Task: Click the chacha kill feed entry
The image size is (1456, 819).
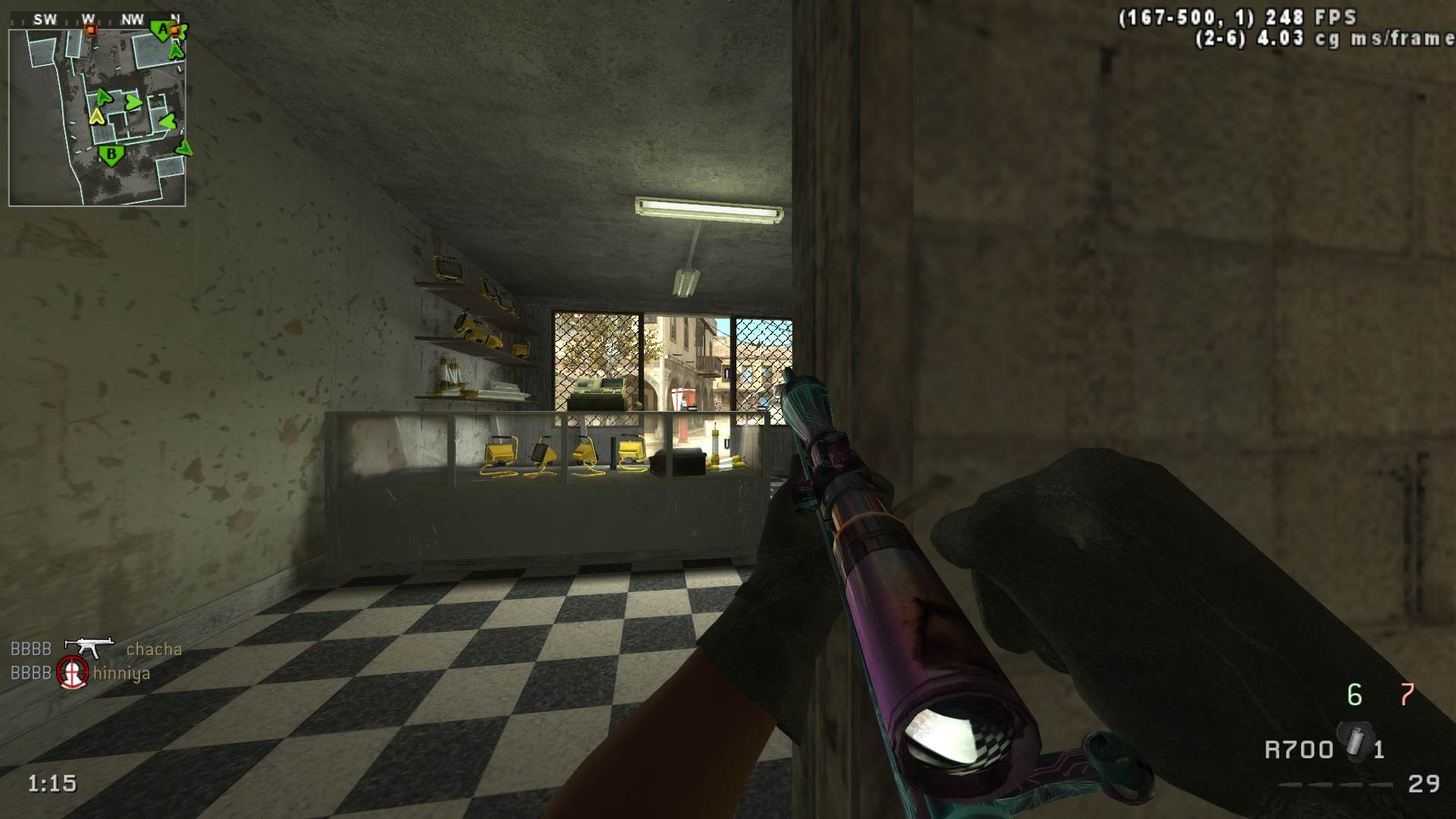Action: pyautogui.click(x=154, y=649)
